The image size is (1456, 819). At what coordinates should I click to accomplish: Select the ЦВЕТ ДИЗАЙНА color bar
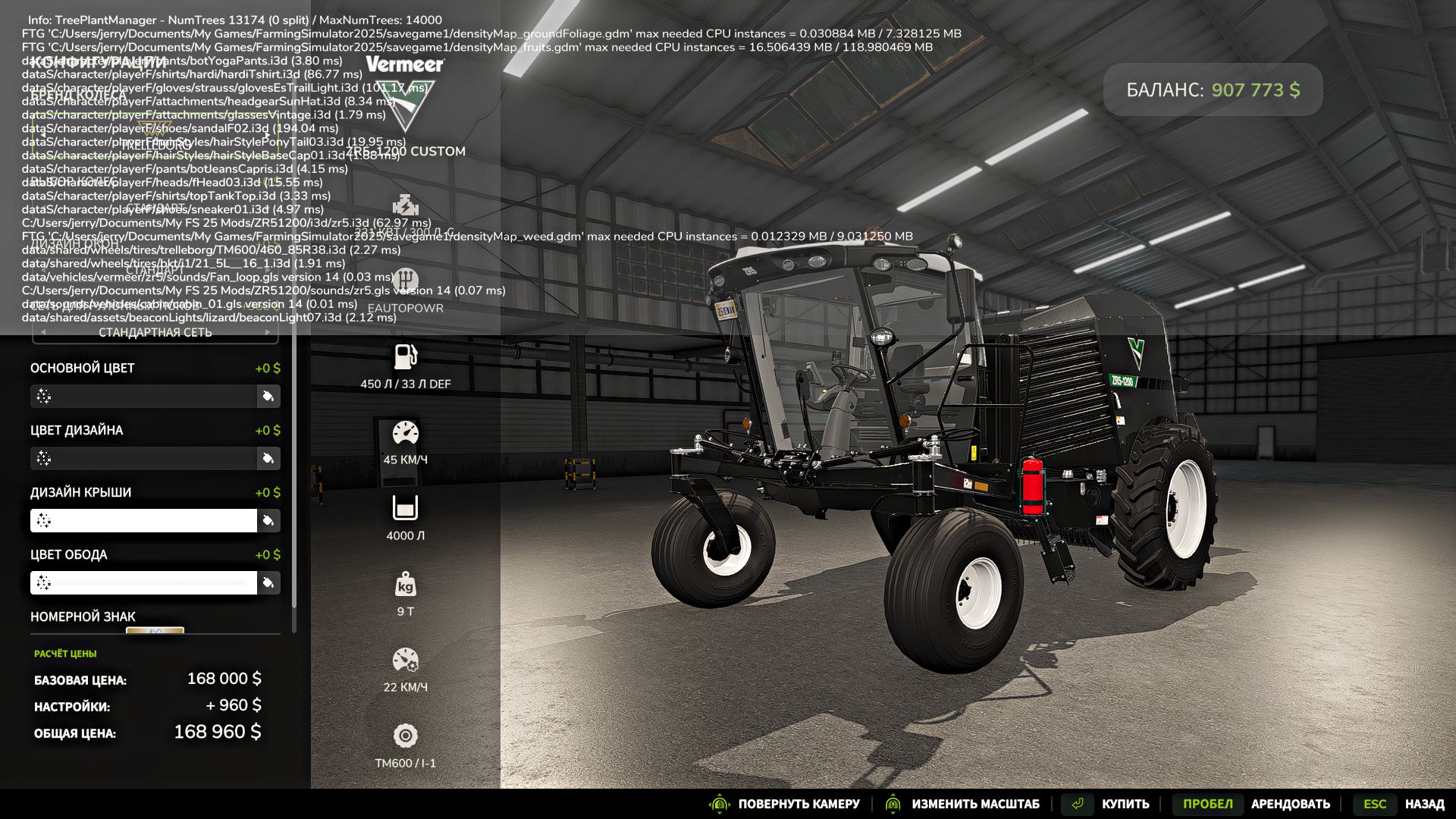(144, 458)
